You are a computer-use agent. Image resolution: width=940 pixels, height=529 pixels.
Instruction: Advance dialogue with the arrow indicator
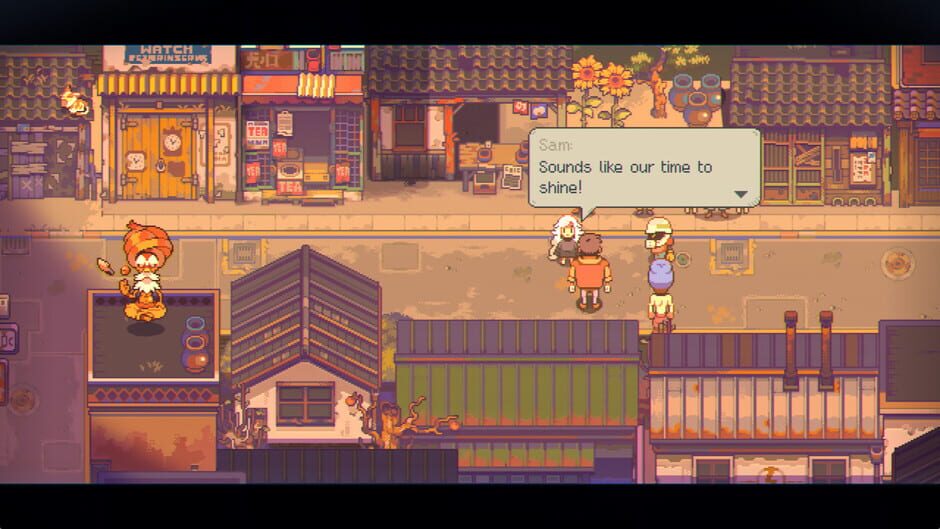click(741, 194)
